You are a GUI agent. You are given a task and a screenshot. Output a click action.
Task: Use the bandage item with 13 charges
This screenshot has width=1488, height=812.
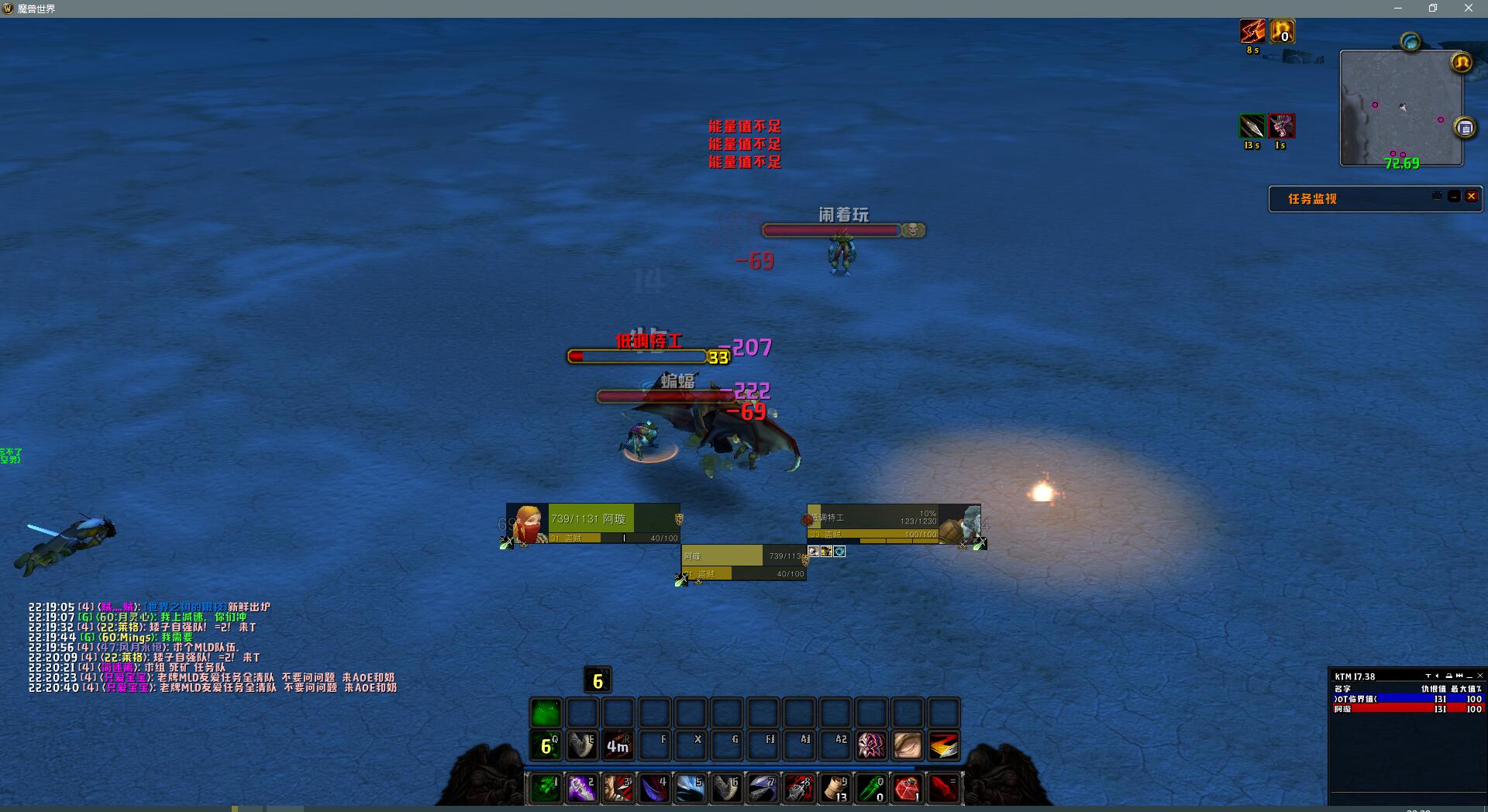(835, 788)
